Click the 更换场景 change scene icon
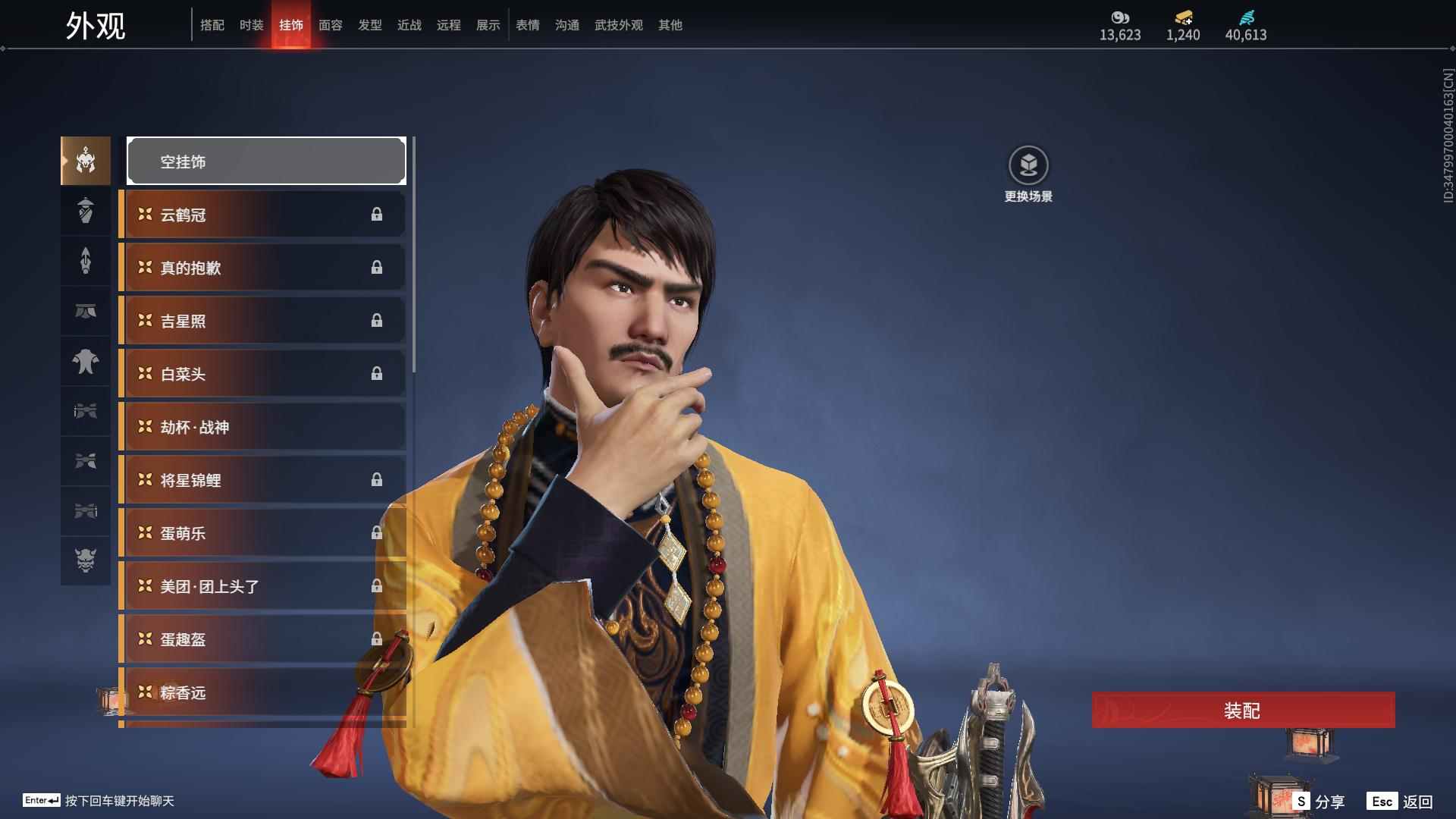This screenshot has width=1456, height=819. coord(1028,165)
